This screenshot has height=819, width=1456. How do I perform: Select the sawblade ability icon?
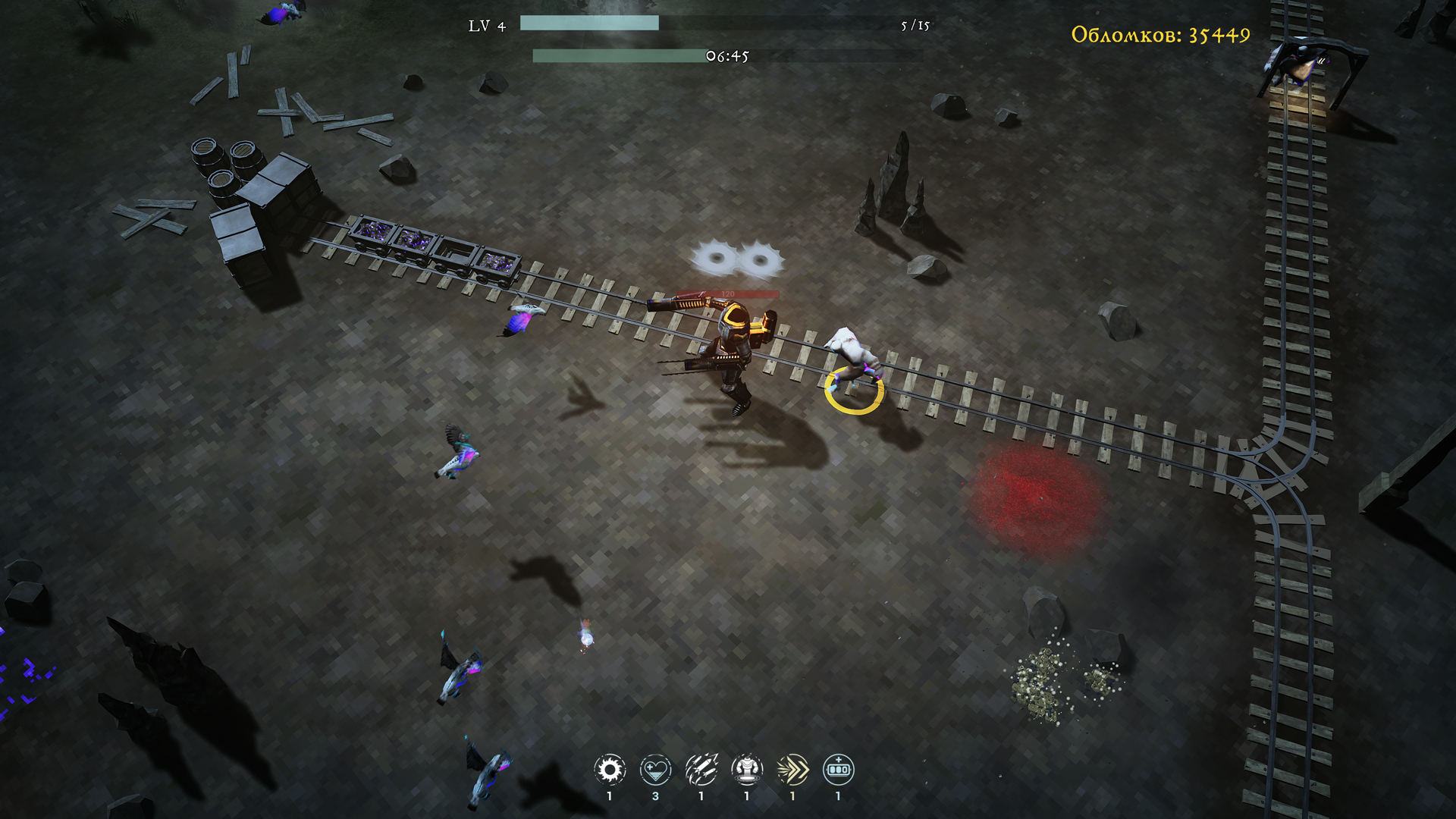click(610, 770)
